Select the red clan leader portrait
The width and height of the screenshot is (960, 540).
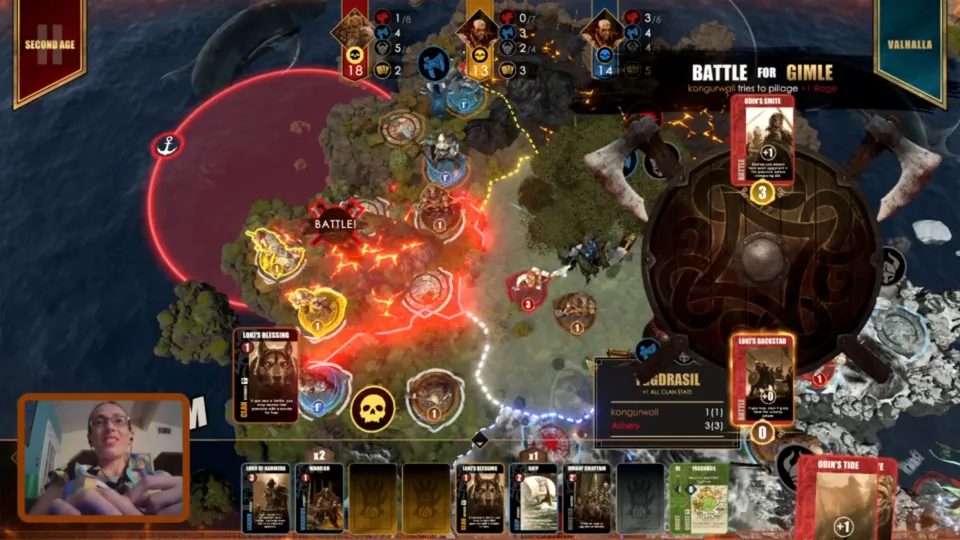pos(355,28)
